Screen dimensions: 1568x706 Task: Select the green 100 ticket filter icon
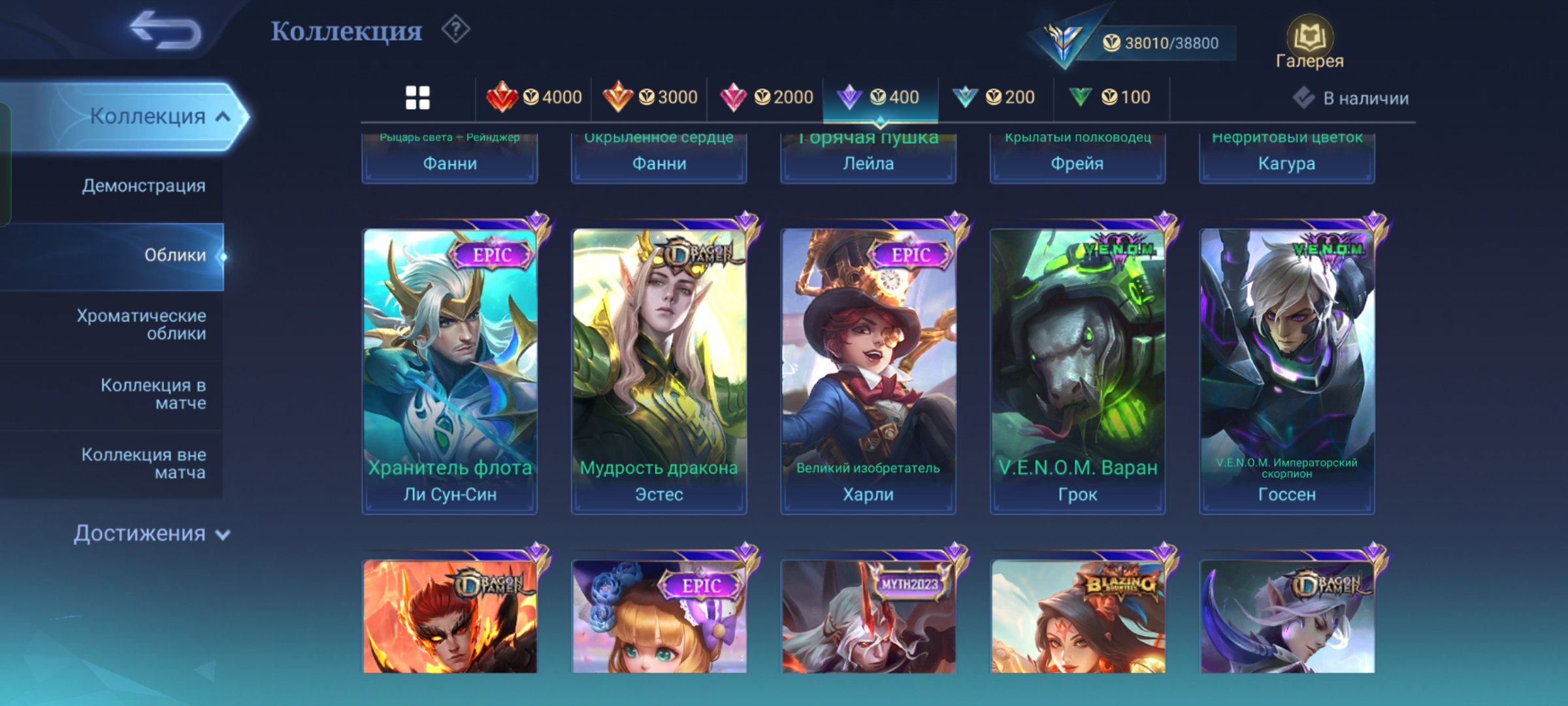(x=1113, y=96)
